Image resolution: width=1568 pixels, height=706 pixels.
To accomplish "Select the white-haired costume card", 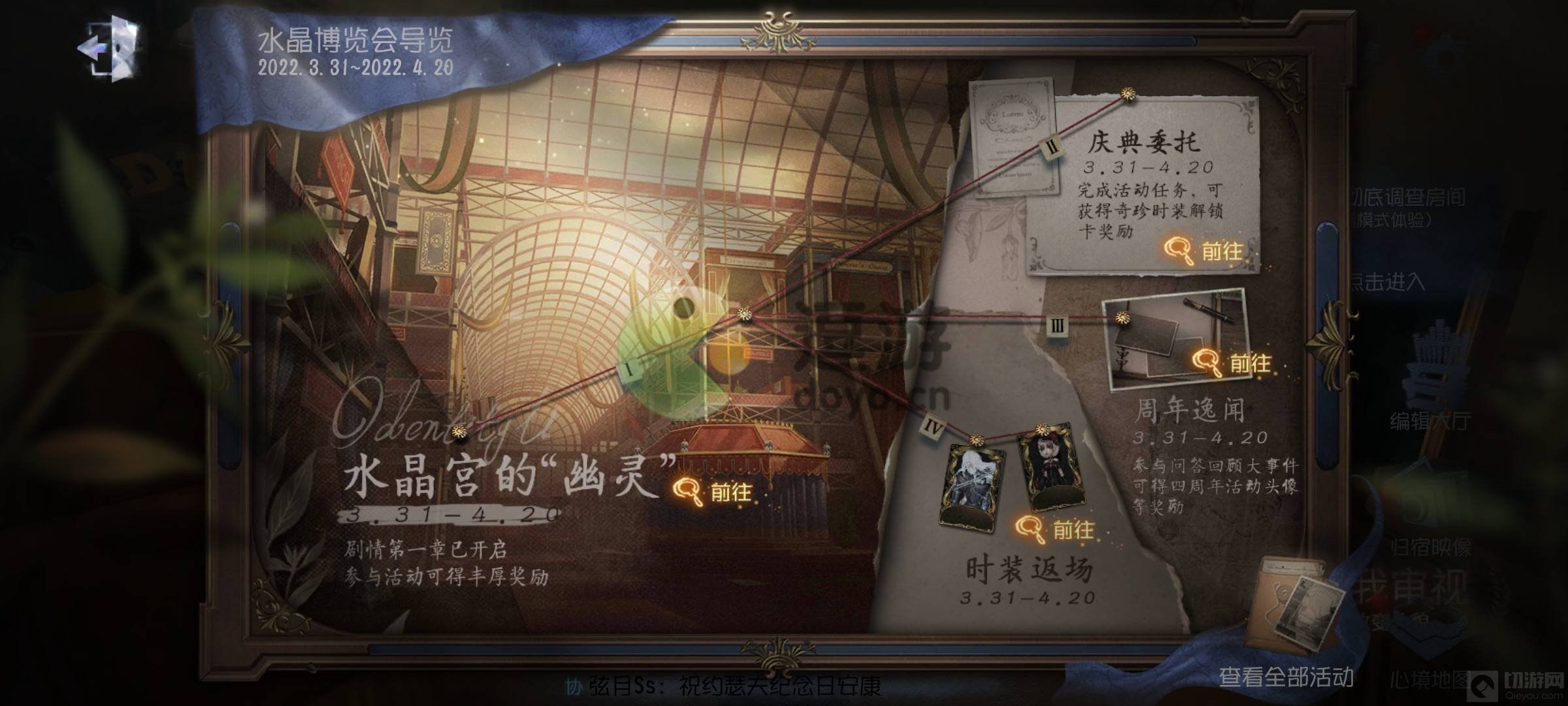I will 971,485.
